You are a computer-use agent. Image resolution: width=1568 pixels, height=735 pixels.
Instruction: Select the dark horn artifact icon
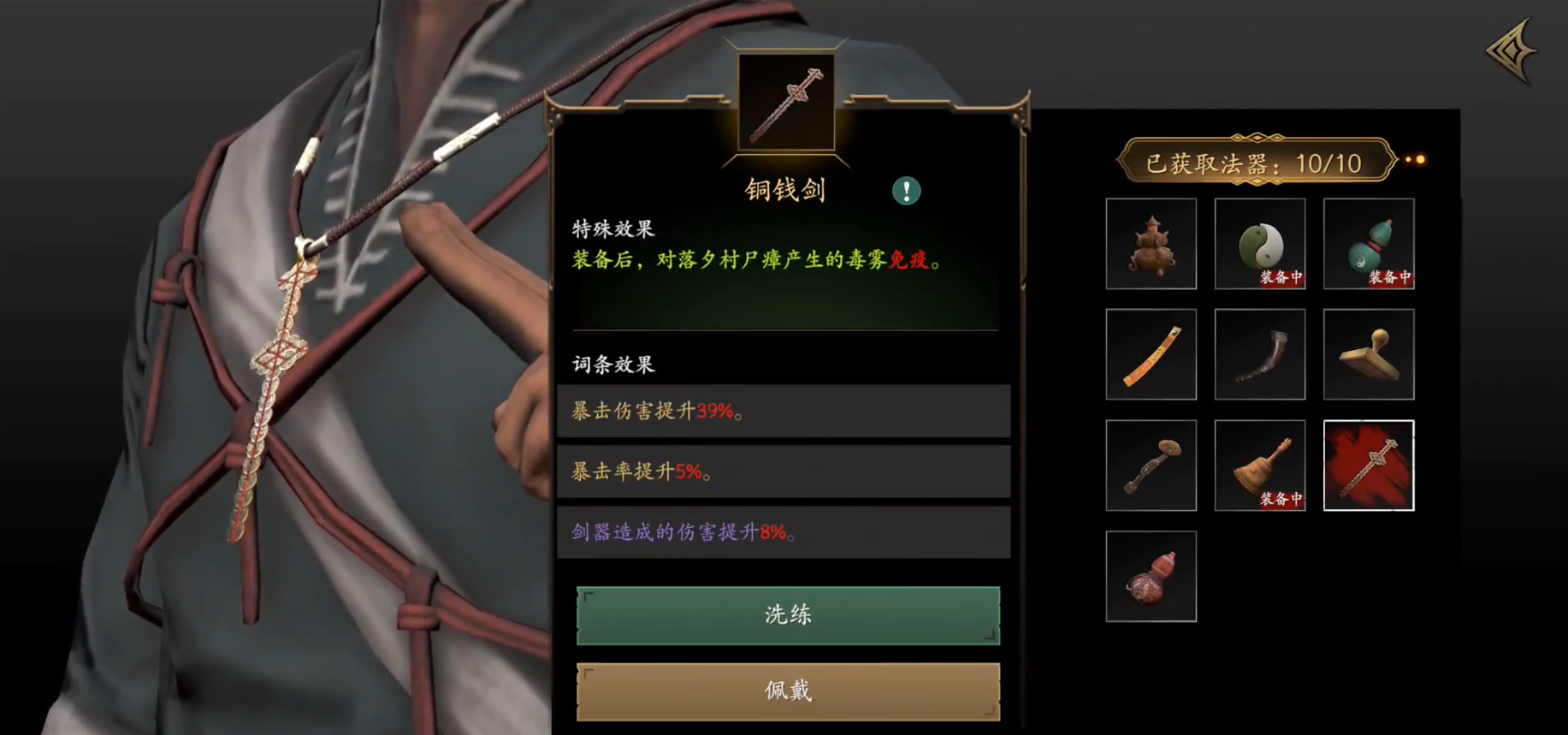click(1260, 354)
